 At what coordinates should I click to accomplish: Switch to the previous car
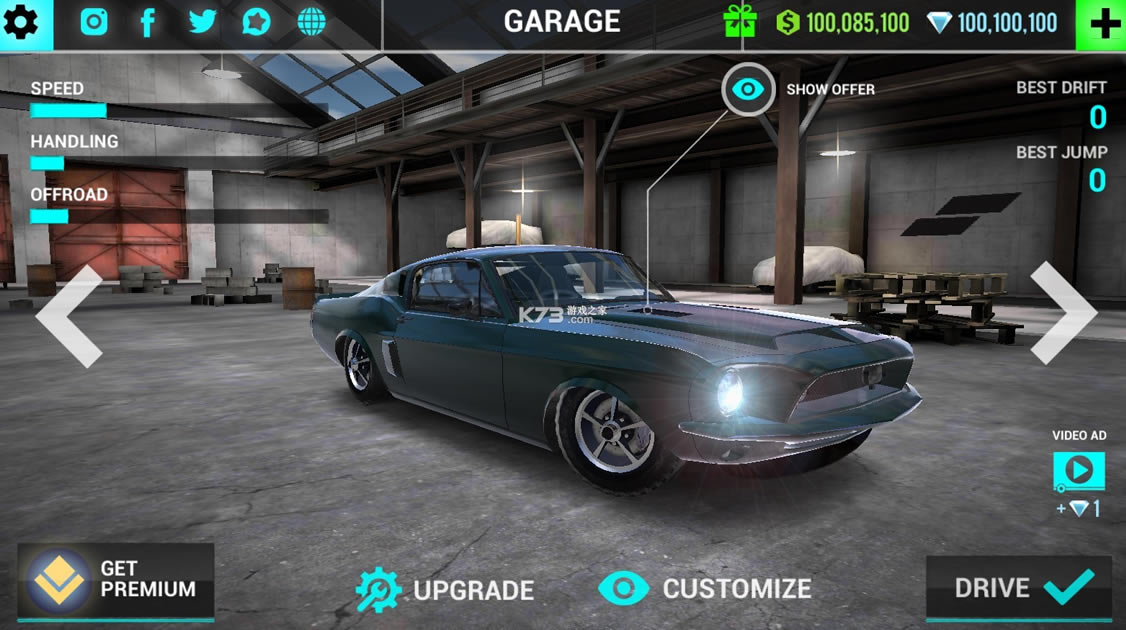(69, 316)
